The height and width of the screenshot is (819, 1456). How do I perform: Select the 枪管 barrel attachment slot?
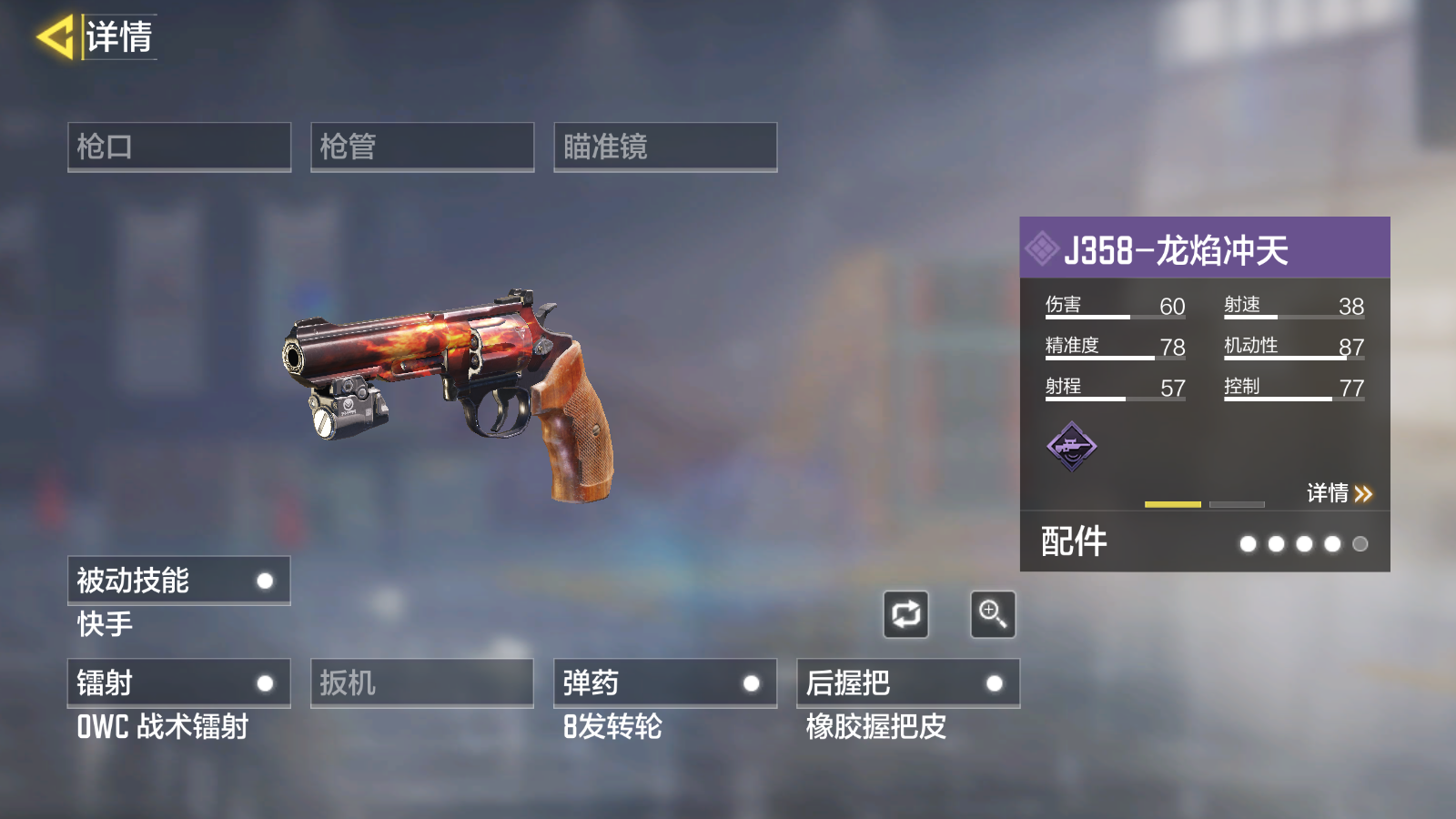[422, 147]
